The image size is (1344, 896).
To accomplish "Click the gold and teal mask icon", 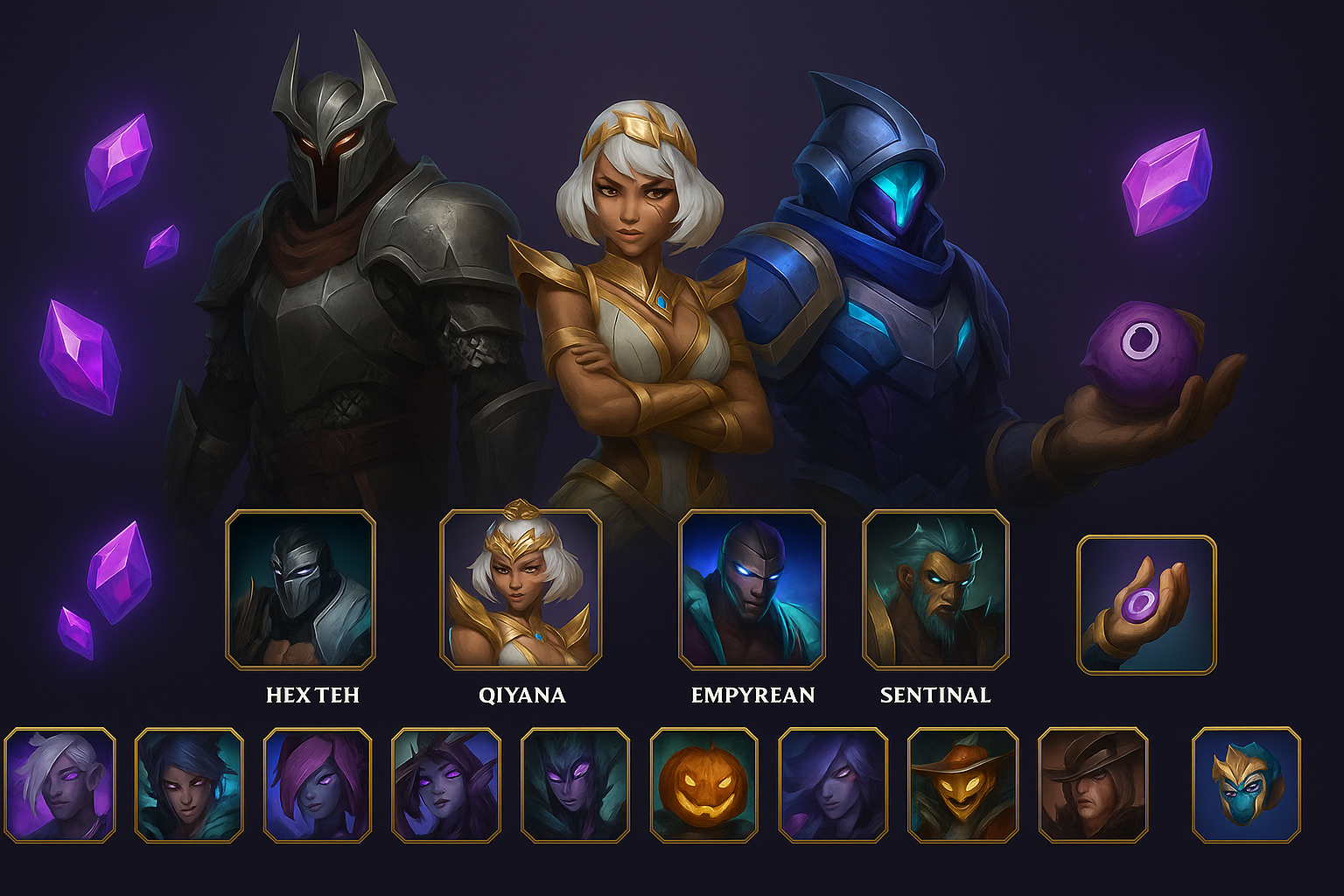I will (1246, 785).
